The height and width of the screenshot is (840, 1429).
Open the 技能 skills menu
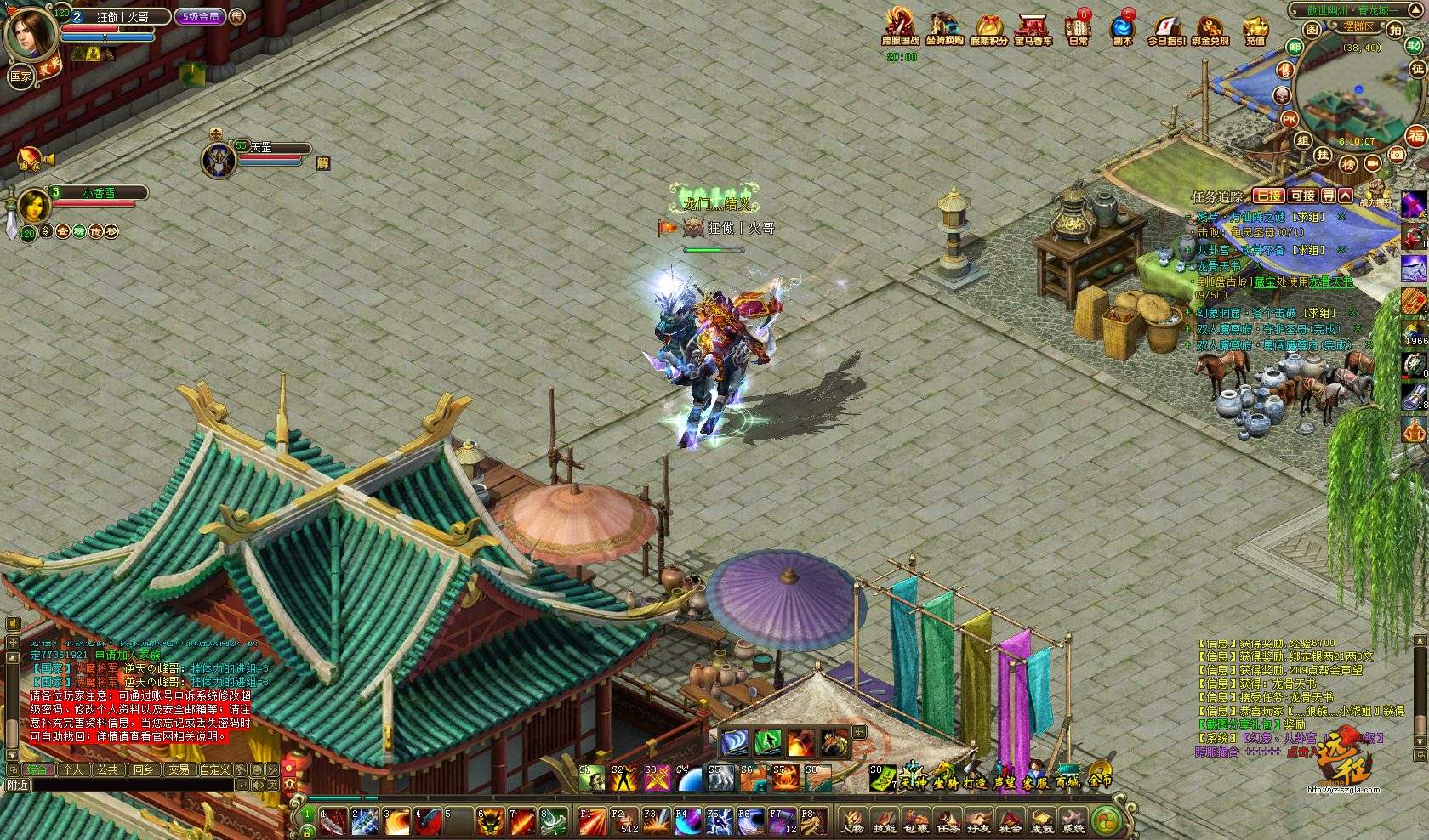(884, 821)
